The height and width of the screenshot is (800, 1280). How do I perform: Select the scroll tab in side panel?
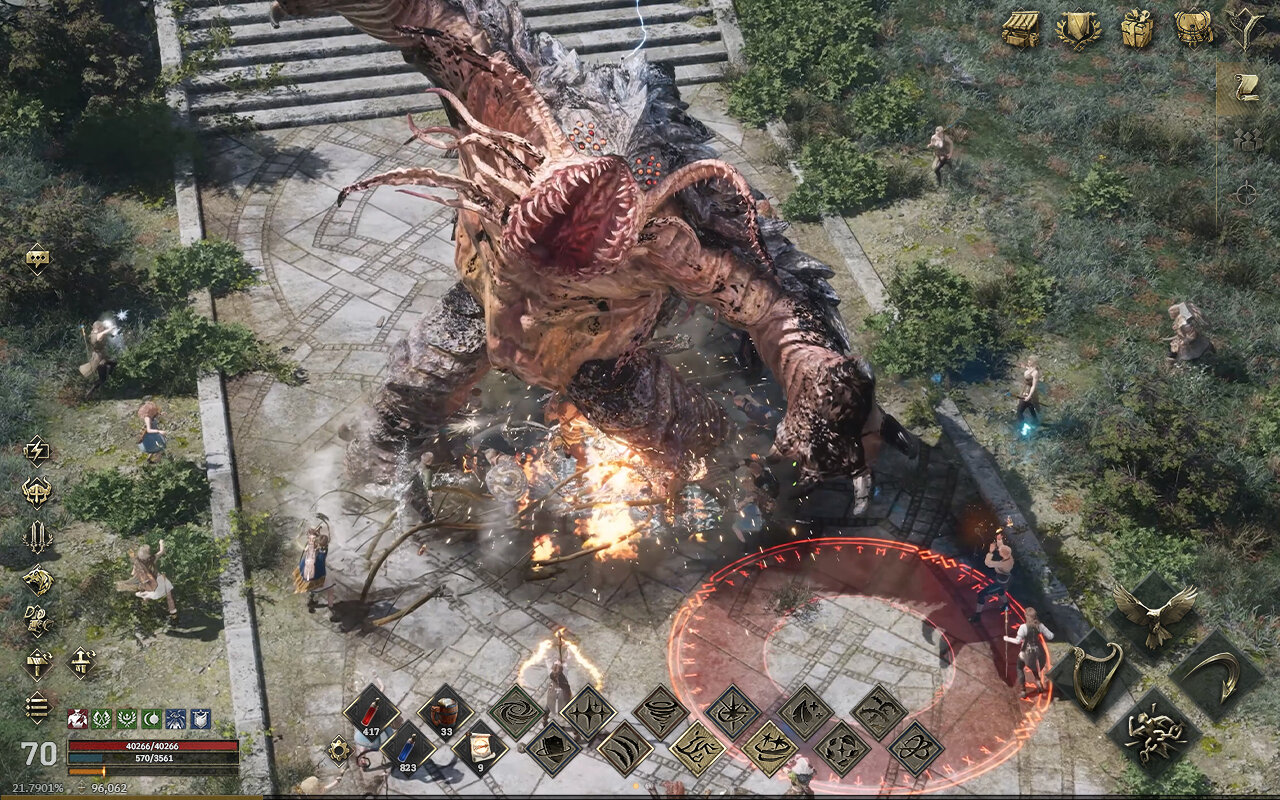1246,88
